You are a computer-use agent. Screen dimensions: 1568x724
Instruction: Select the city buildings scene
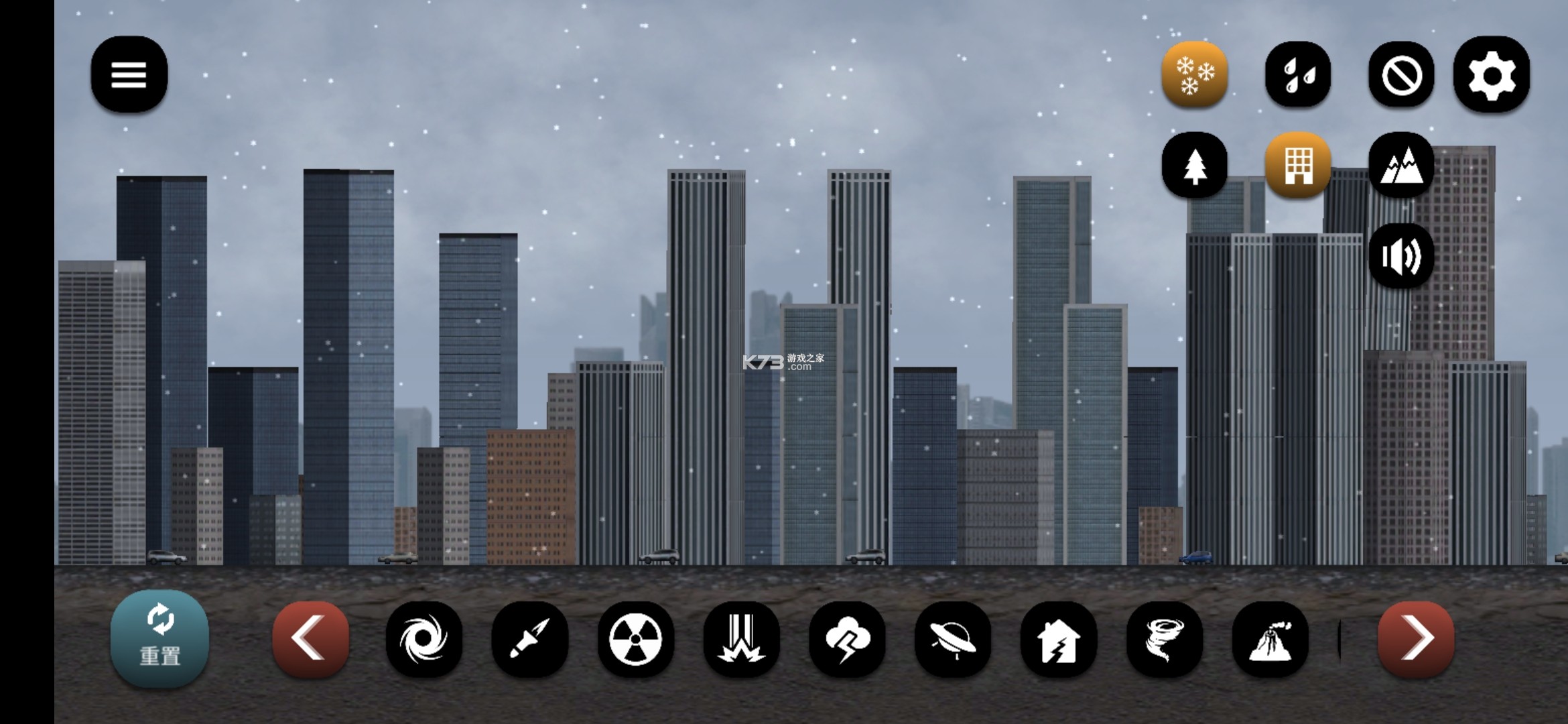(1298, 165)
